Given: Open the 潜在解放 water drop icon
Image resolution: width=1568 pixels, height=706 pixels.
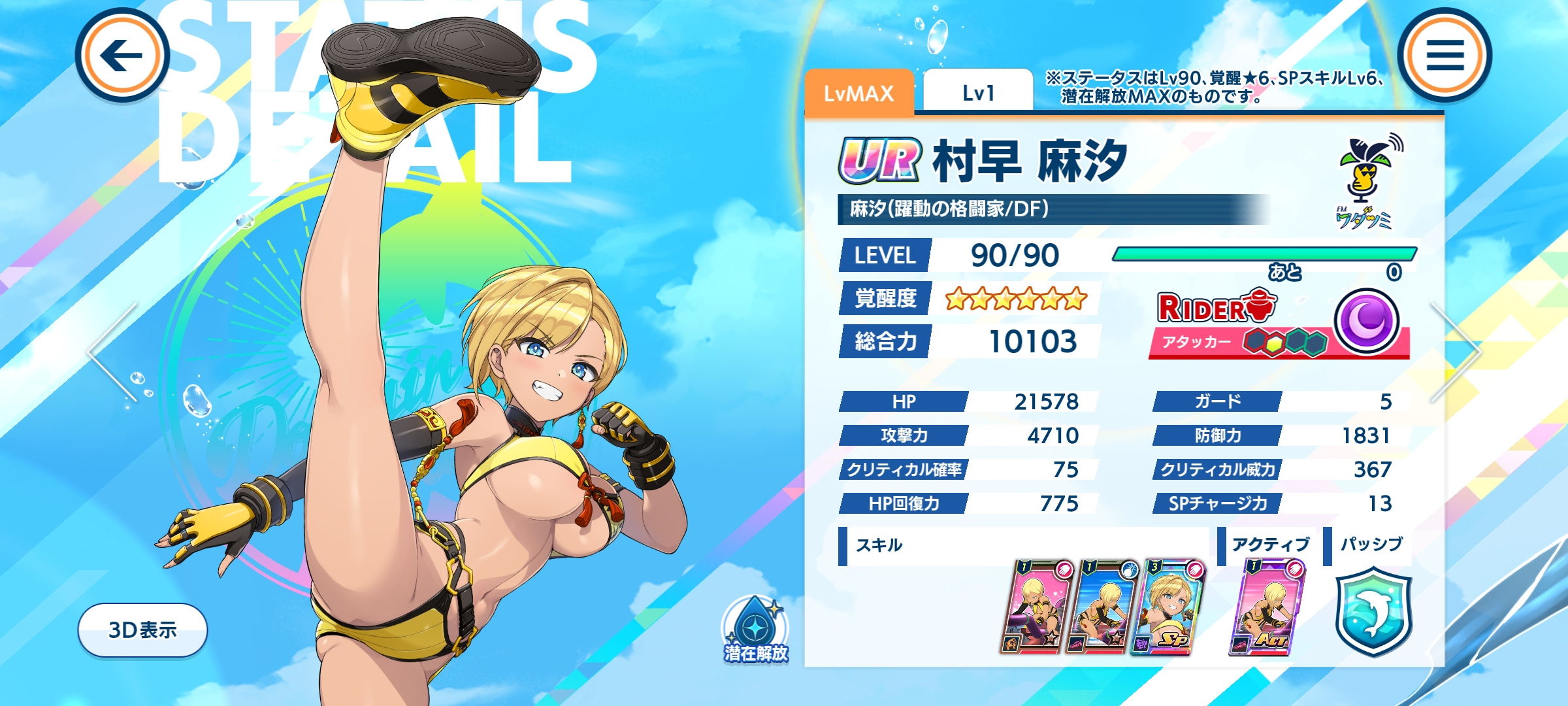Looking at the screenshot, I should click(756, 630).
